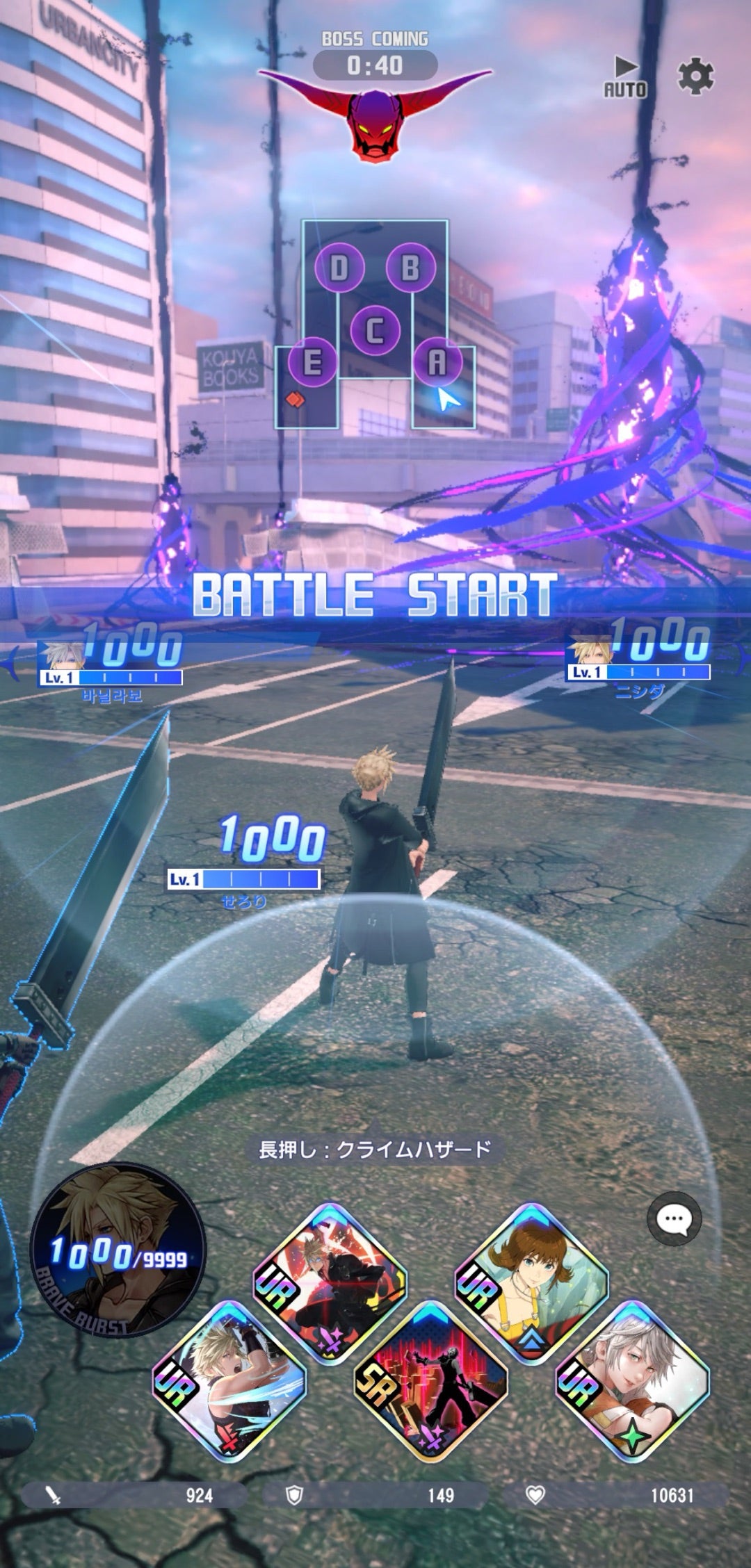This screenshot has width=751, height=1568.
Task: Open the chat speech bubble
Action: tap(674, 1218)
